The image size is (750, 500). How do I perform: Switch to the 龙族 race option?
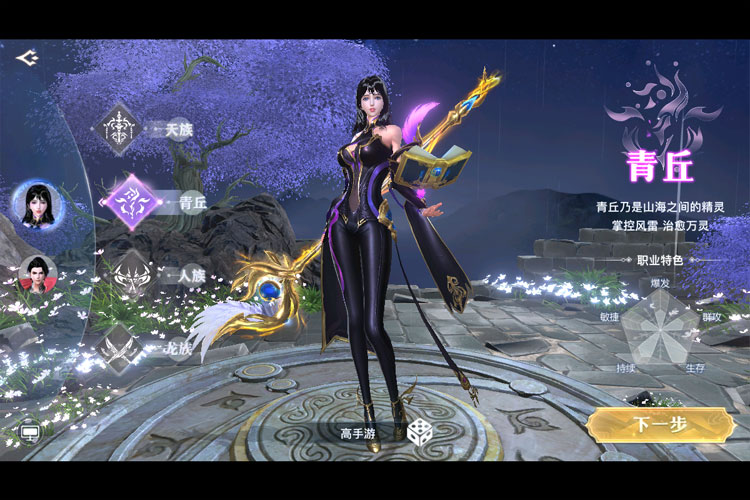click(121, 348)
